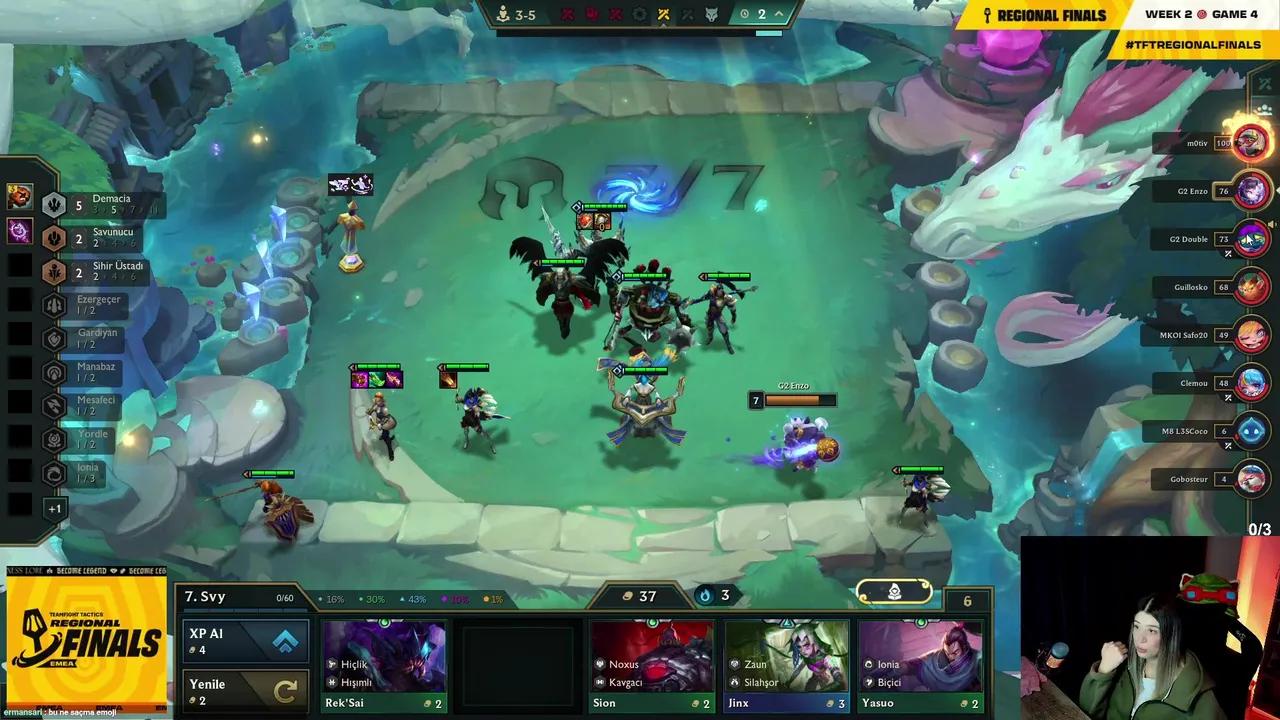
Task: Click the Yenile button to reroll the shop
Action: click(245, 690)
